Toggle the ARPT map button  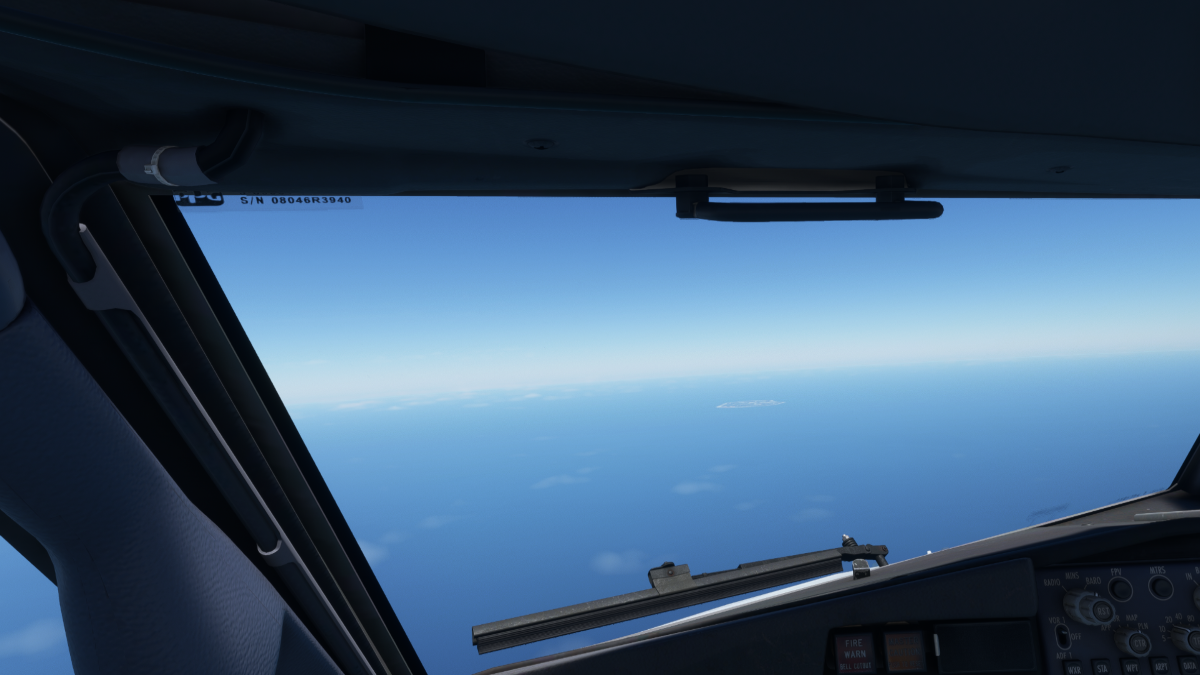click(x=1159, y=667)
